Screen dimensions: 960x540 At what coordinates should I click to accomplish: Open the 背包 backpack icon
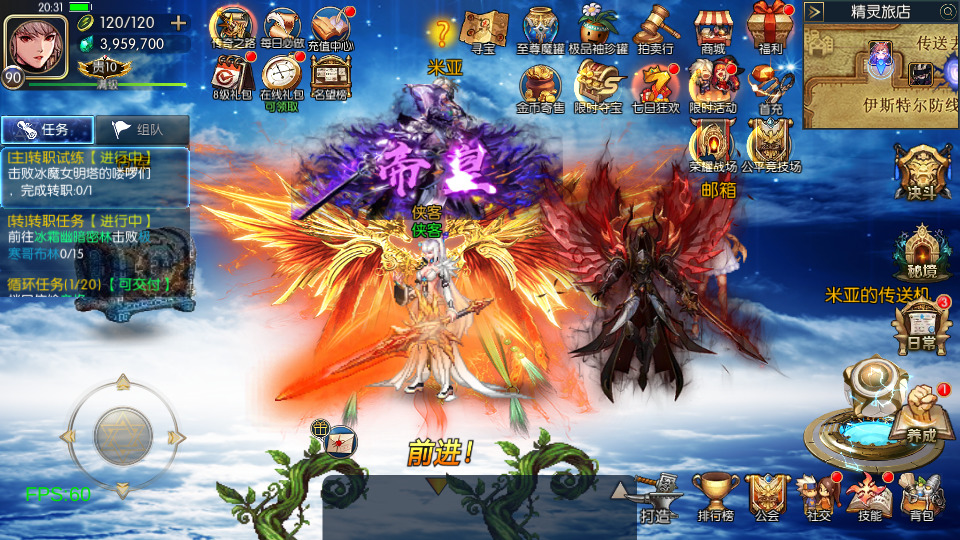[920, 495]
